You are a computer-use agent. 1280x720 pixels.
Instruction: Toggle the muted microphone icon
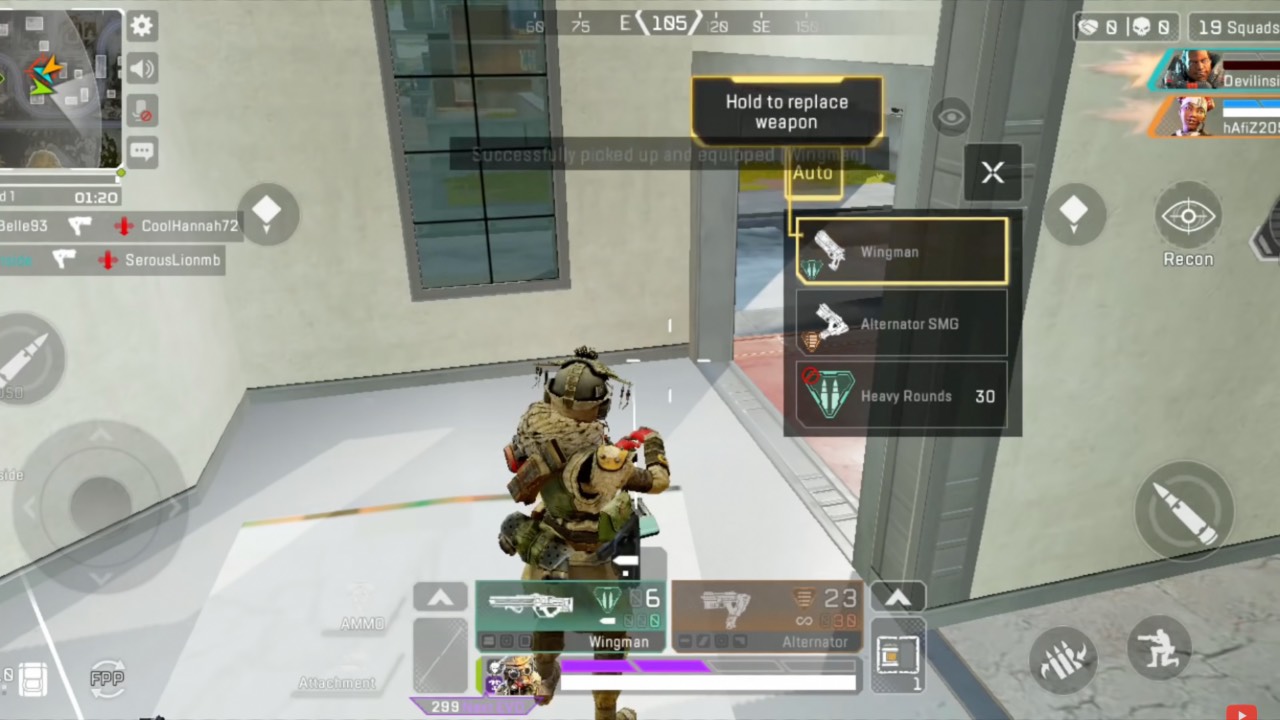142,110
